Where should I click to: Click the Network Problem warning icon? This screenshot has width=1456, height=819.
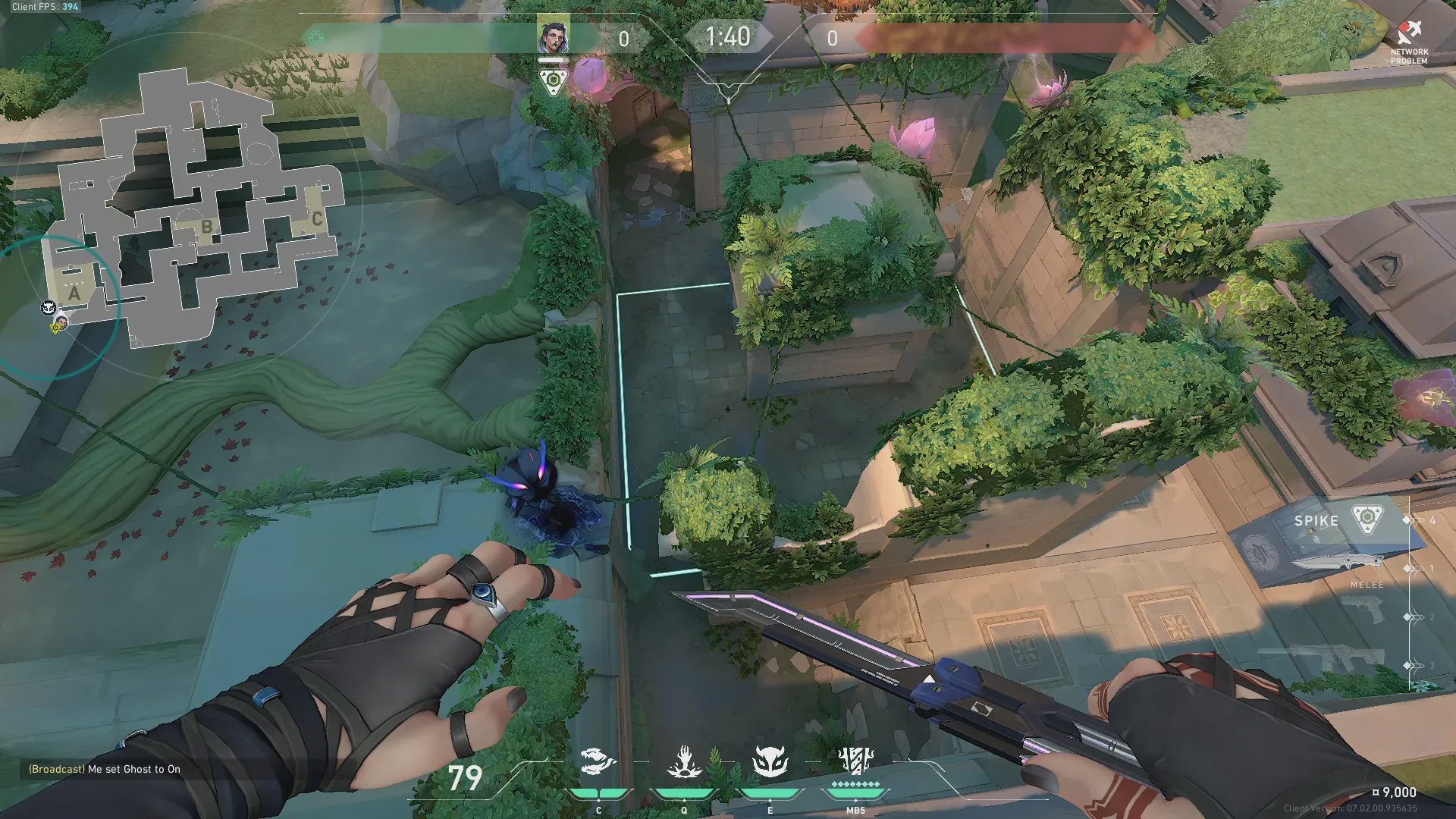click(1409, 34)
